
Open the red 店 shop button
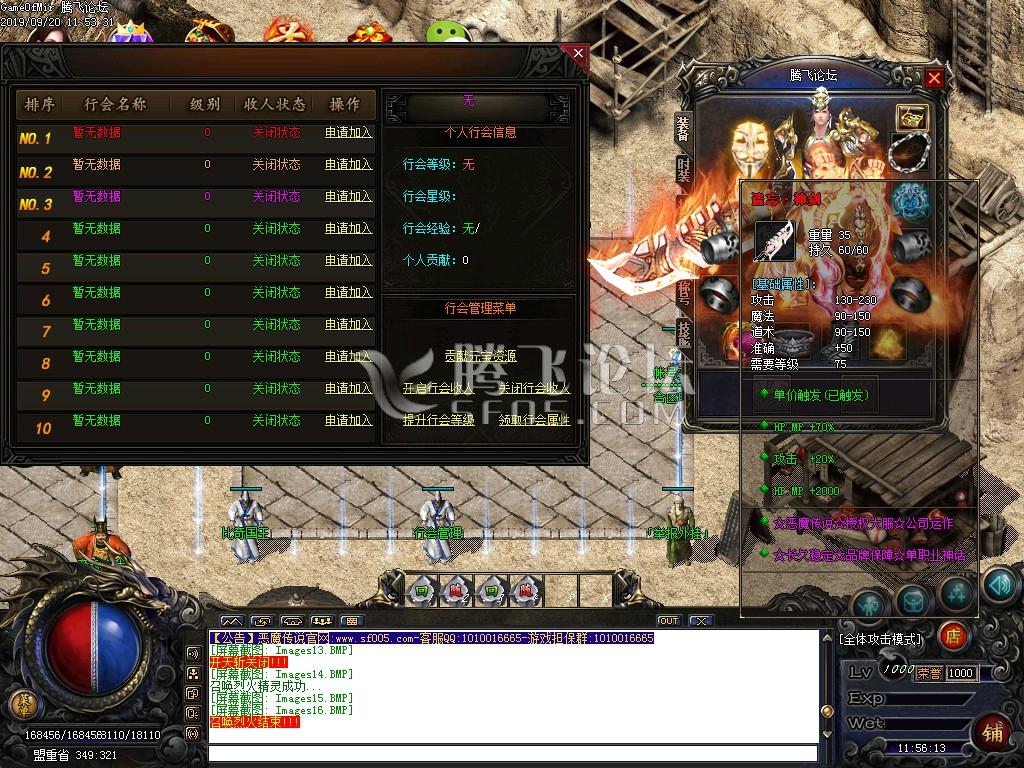coord(954,635)
